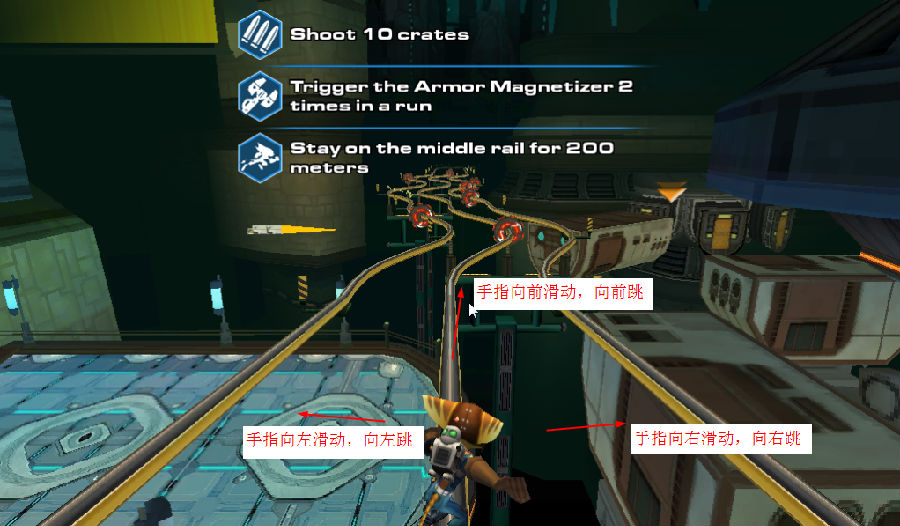Viewport: 900px width, 526px height.
Task: Click the Armor Magnetizer mission entry
Action: pos(460,96)
